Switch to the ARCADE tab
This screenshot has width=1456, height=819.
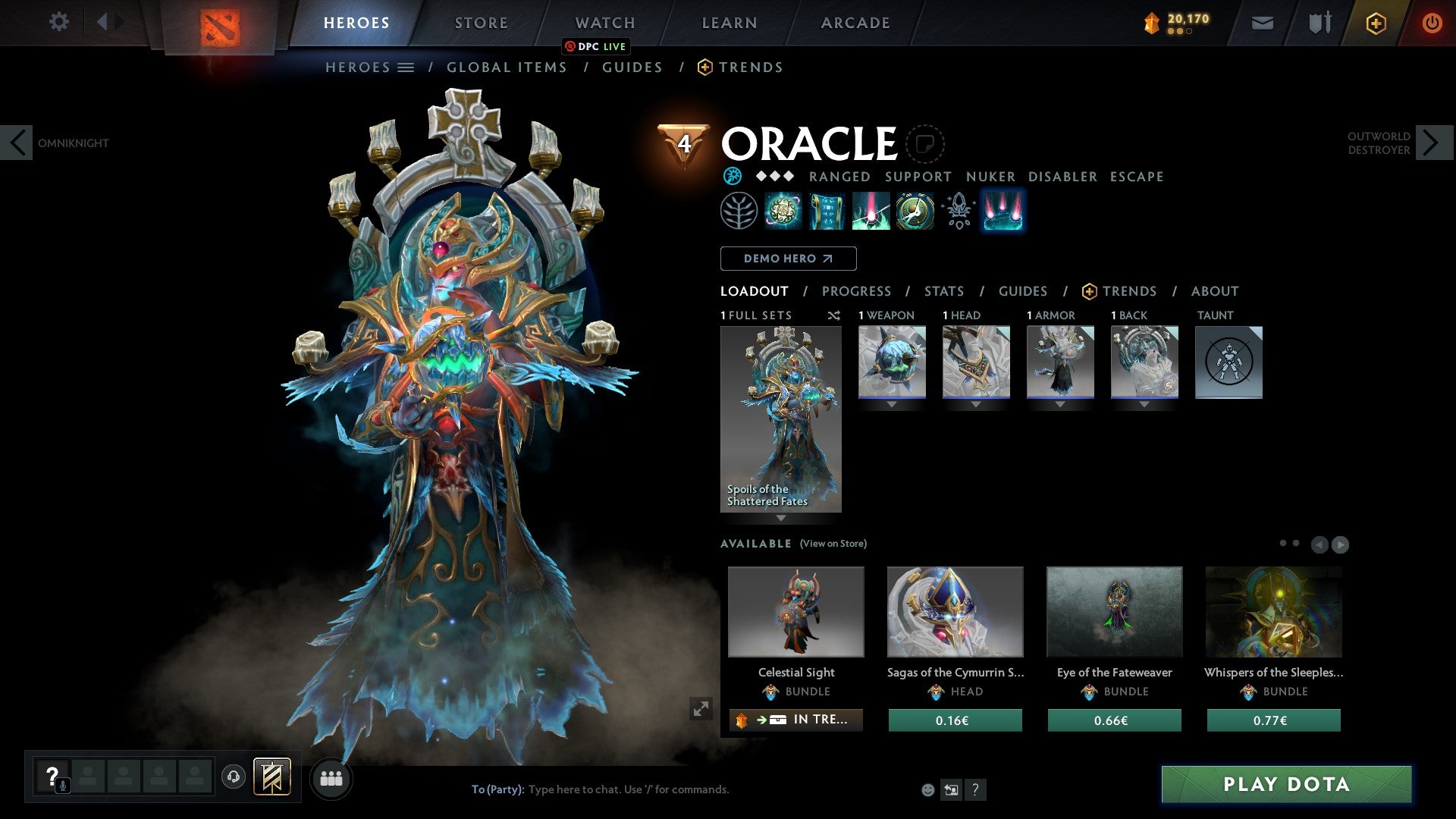(x=855, y=23)
